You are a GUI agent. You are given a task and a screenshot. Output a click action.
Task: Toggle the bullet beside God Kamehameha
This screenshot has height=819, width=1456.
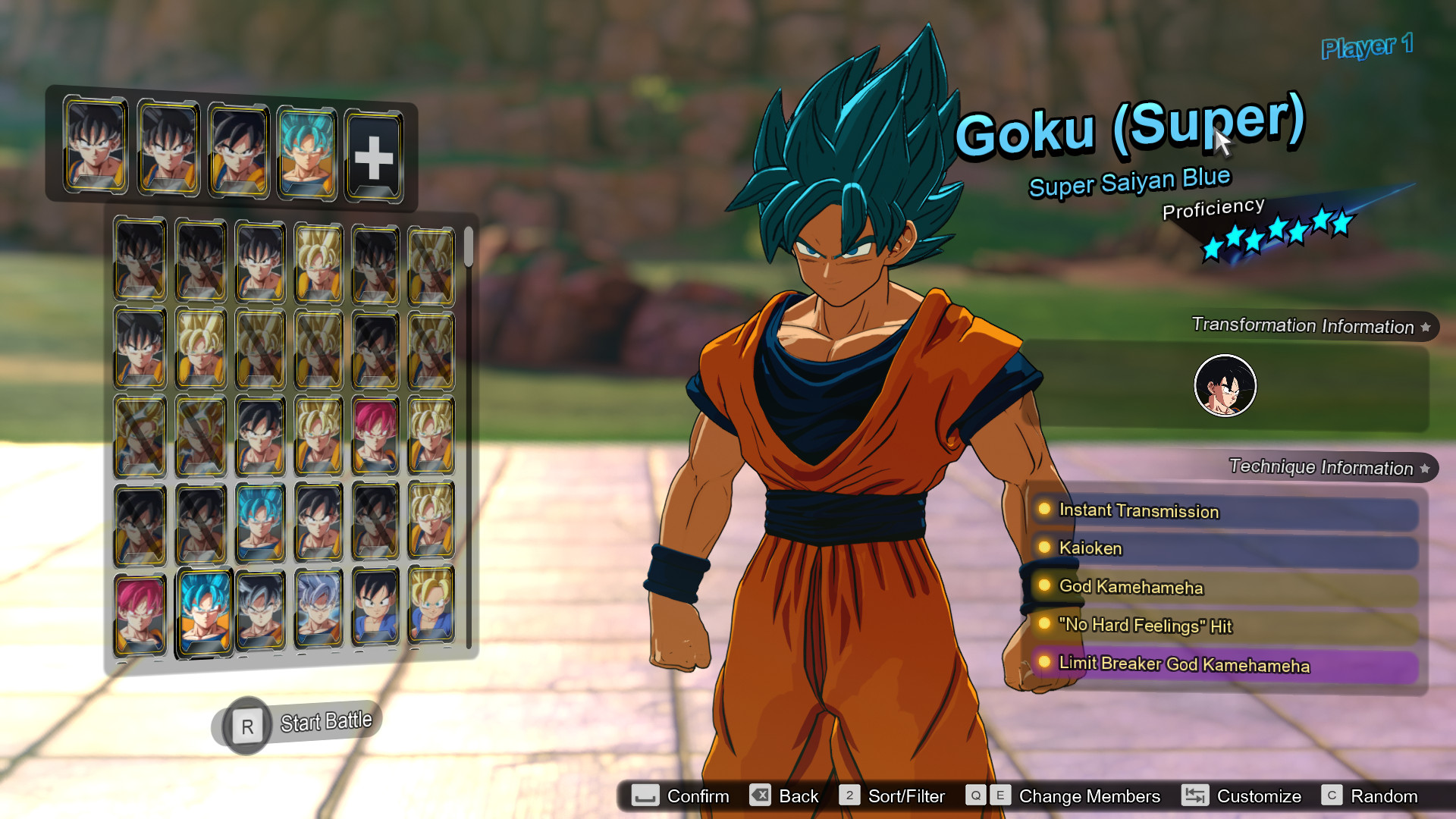(x=1046, y=586)
